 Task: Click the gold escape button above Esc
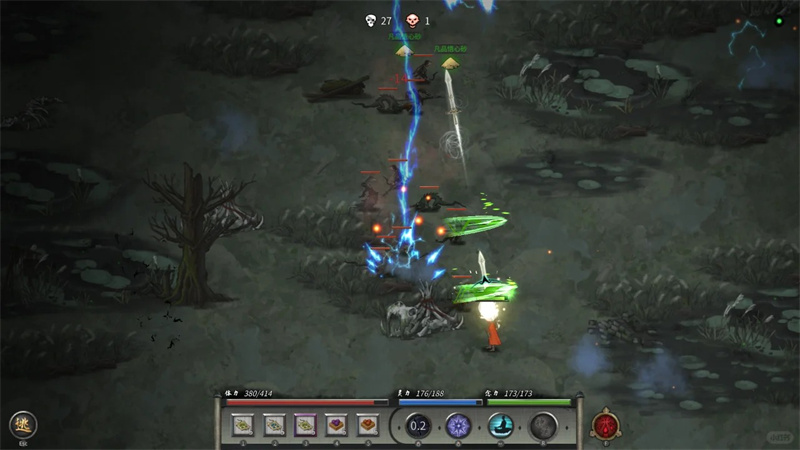pos(22,424)
